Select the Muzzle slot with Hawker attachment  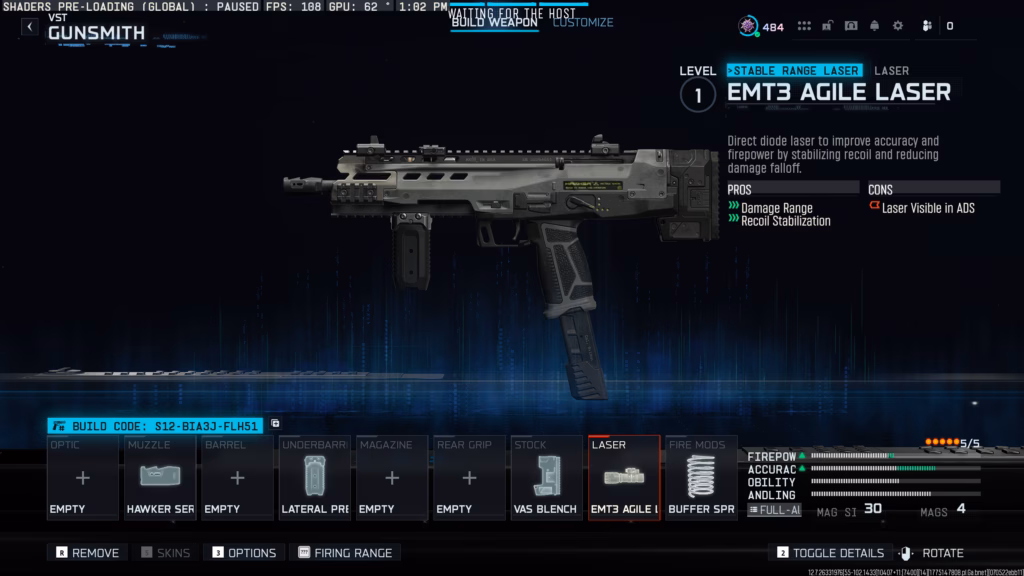[x=160, y=478]
